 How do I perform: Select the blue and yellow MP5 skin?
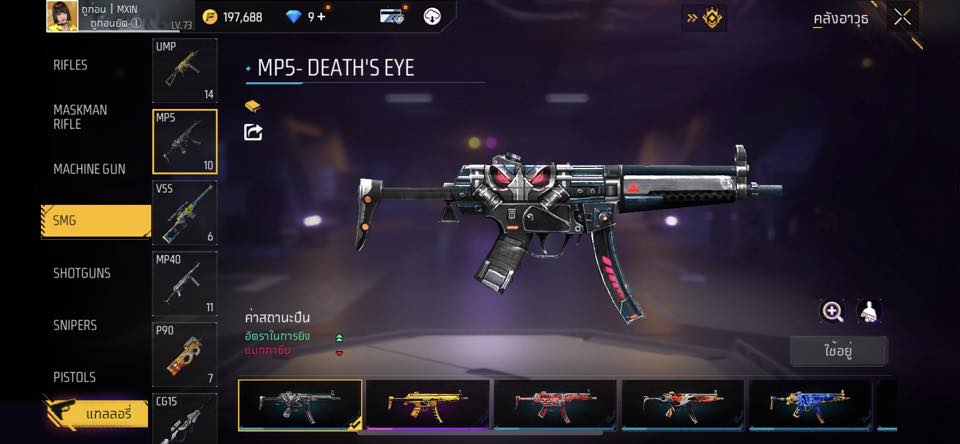pyautogui.click(x=811, y=404)
